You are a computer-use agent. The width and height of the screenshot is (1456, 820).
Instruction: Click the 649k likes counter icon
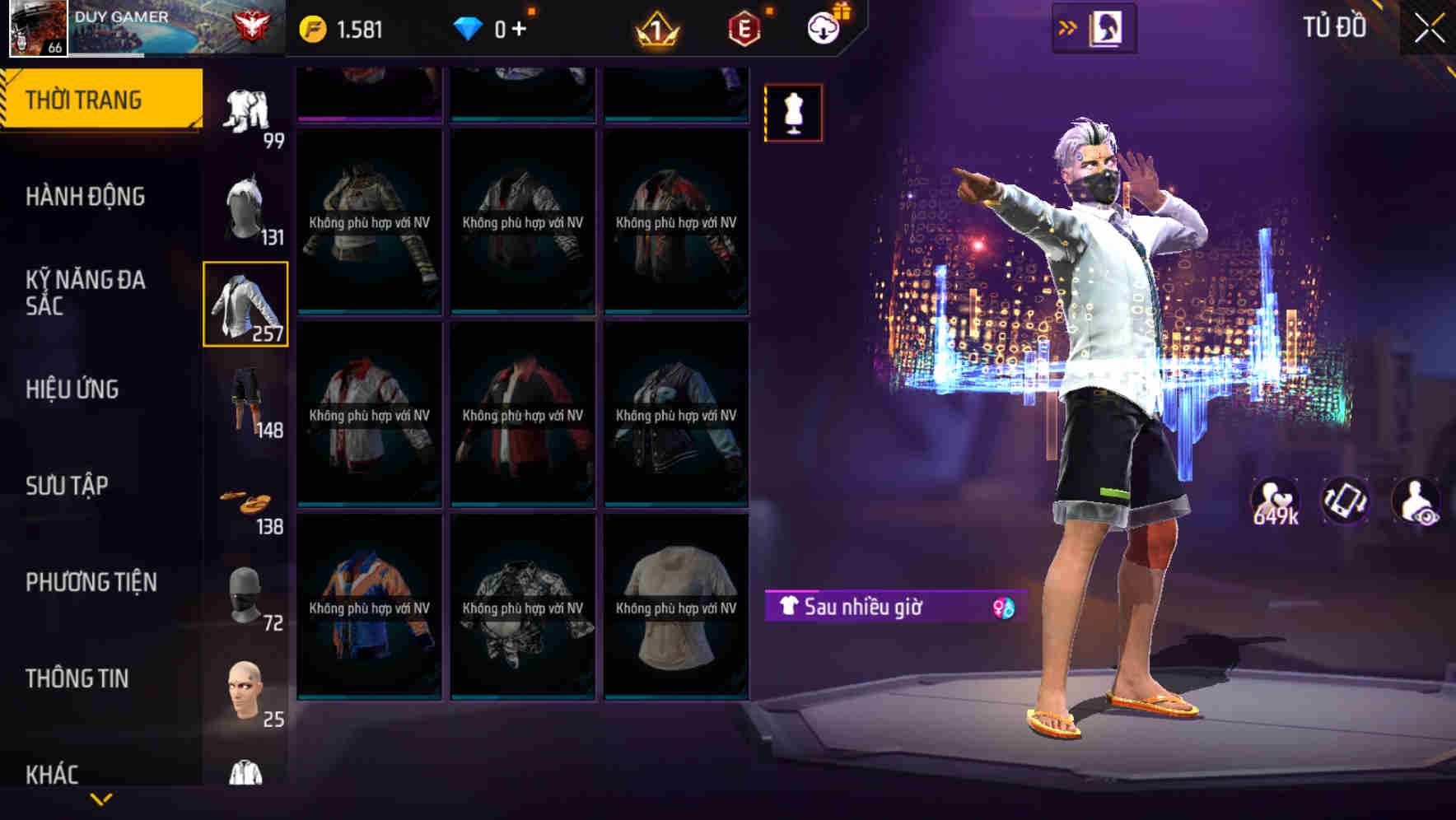coord(1273,498)
